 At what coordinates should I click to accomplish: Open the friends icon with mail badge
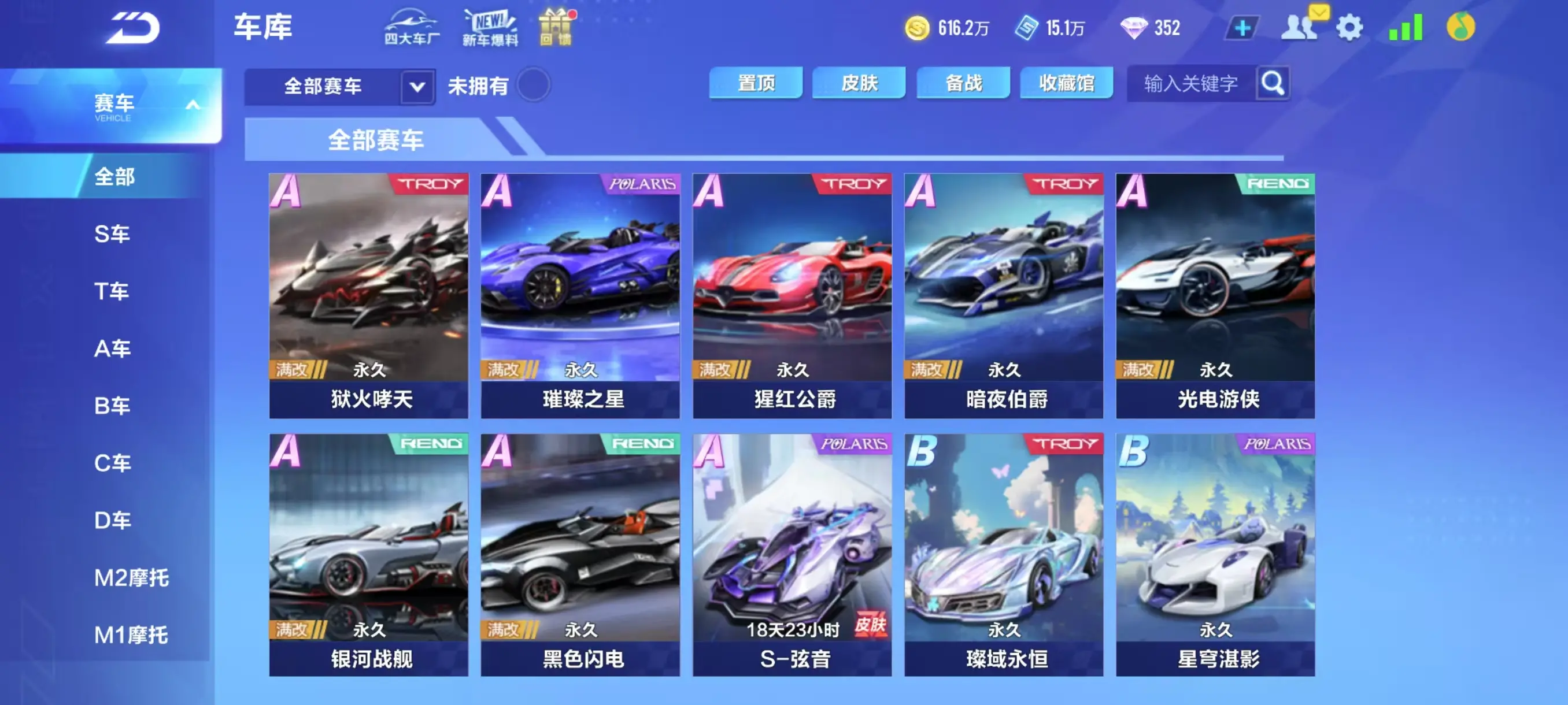tap(1300, 27)
